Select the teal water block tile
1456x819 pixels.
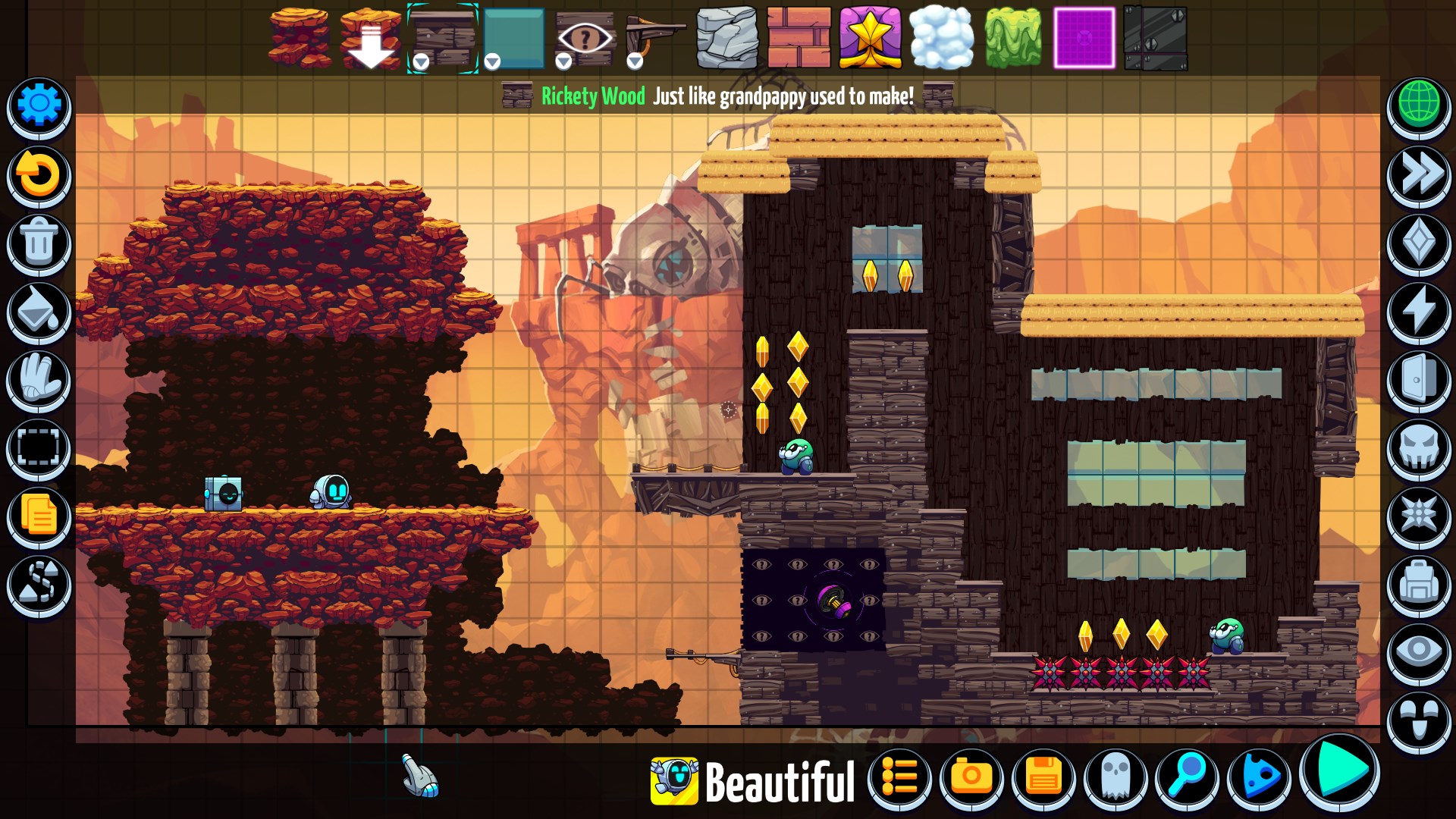pyautogui.click(x=514, y=37)
